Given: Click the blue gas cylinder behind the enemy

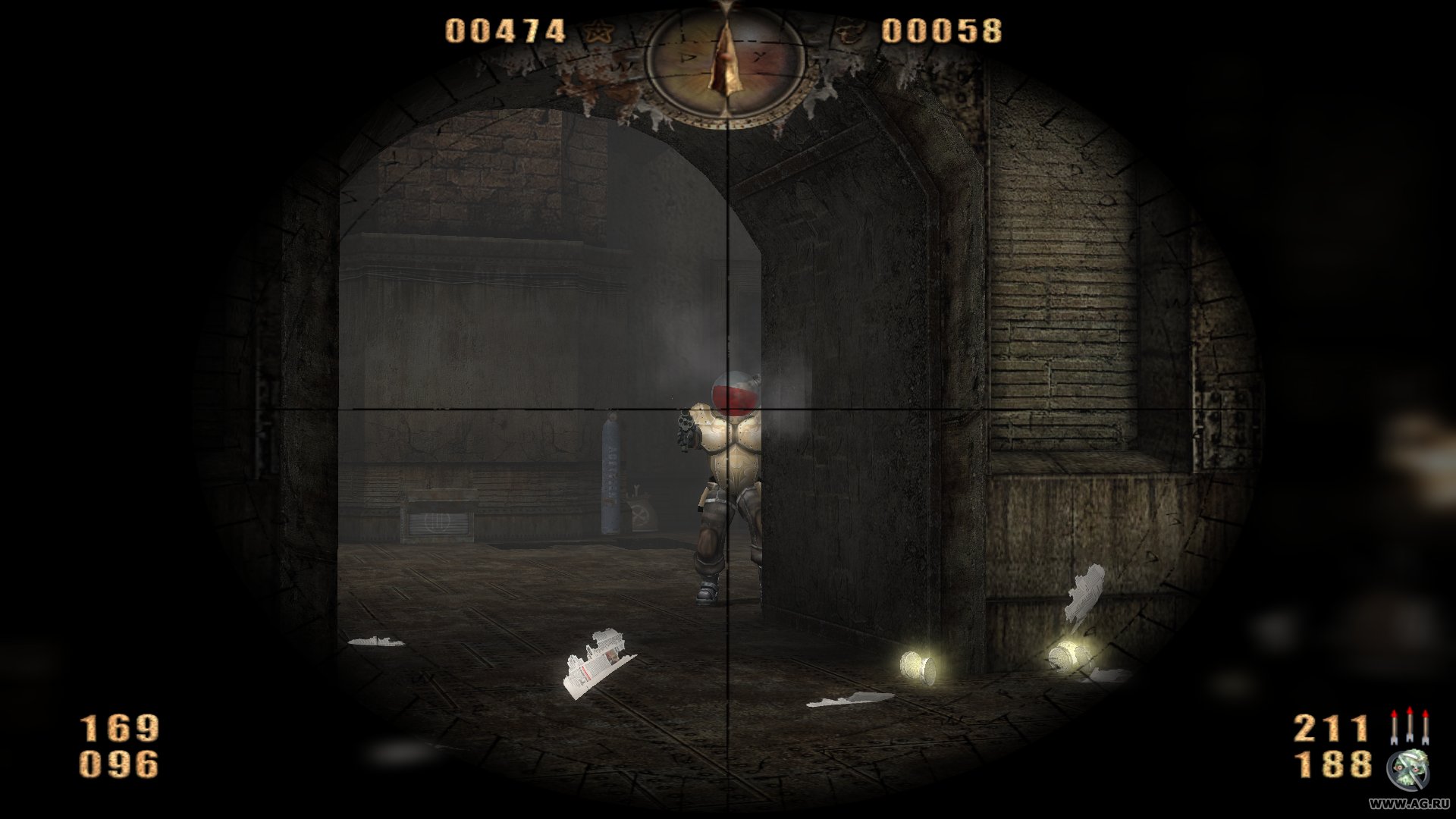Looking at the screenshot, I should point(610,474).
